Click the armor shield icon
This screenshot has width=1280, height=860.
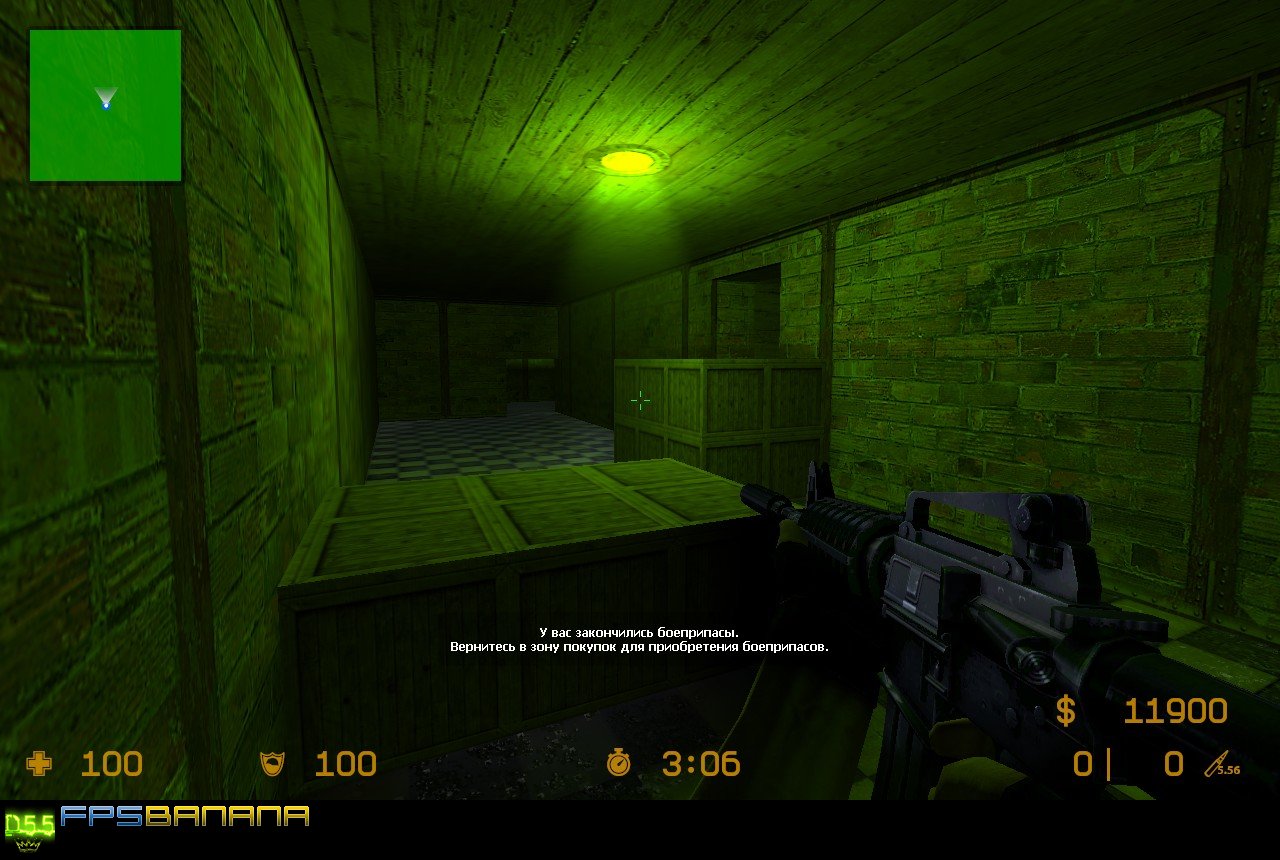271,765
